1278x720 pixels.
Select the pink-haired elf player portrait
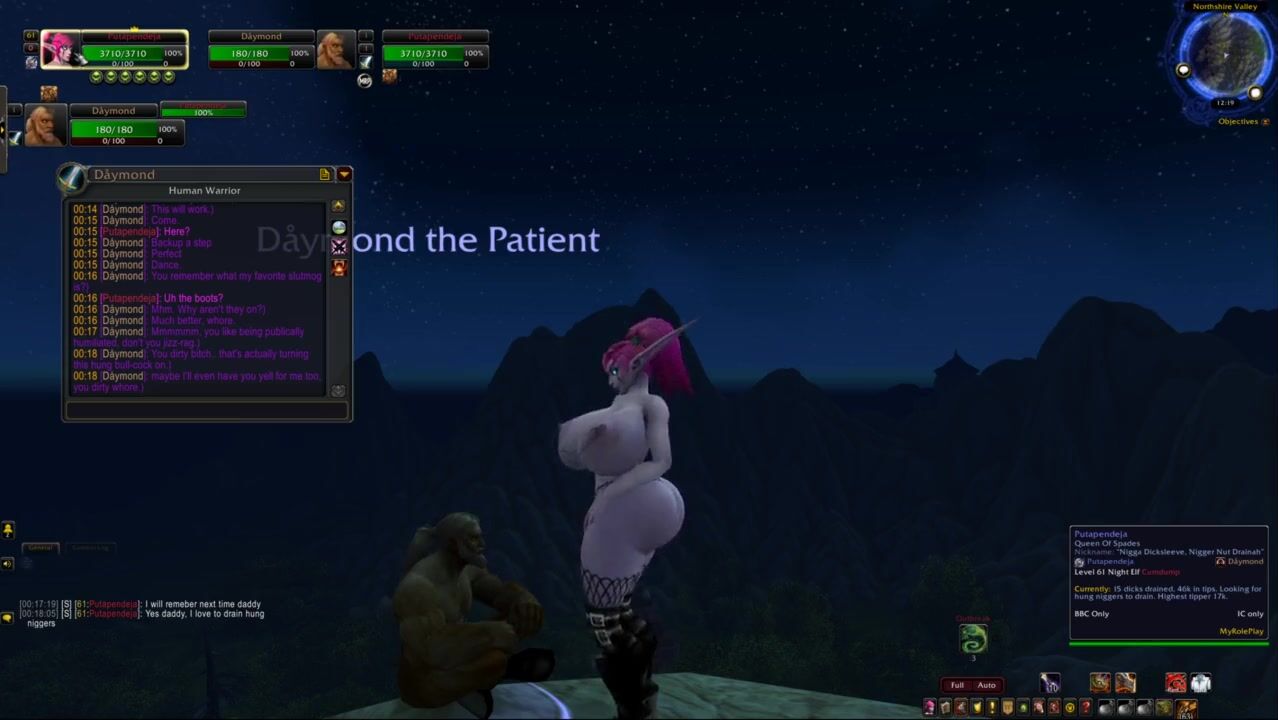[x=60, y=49]
